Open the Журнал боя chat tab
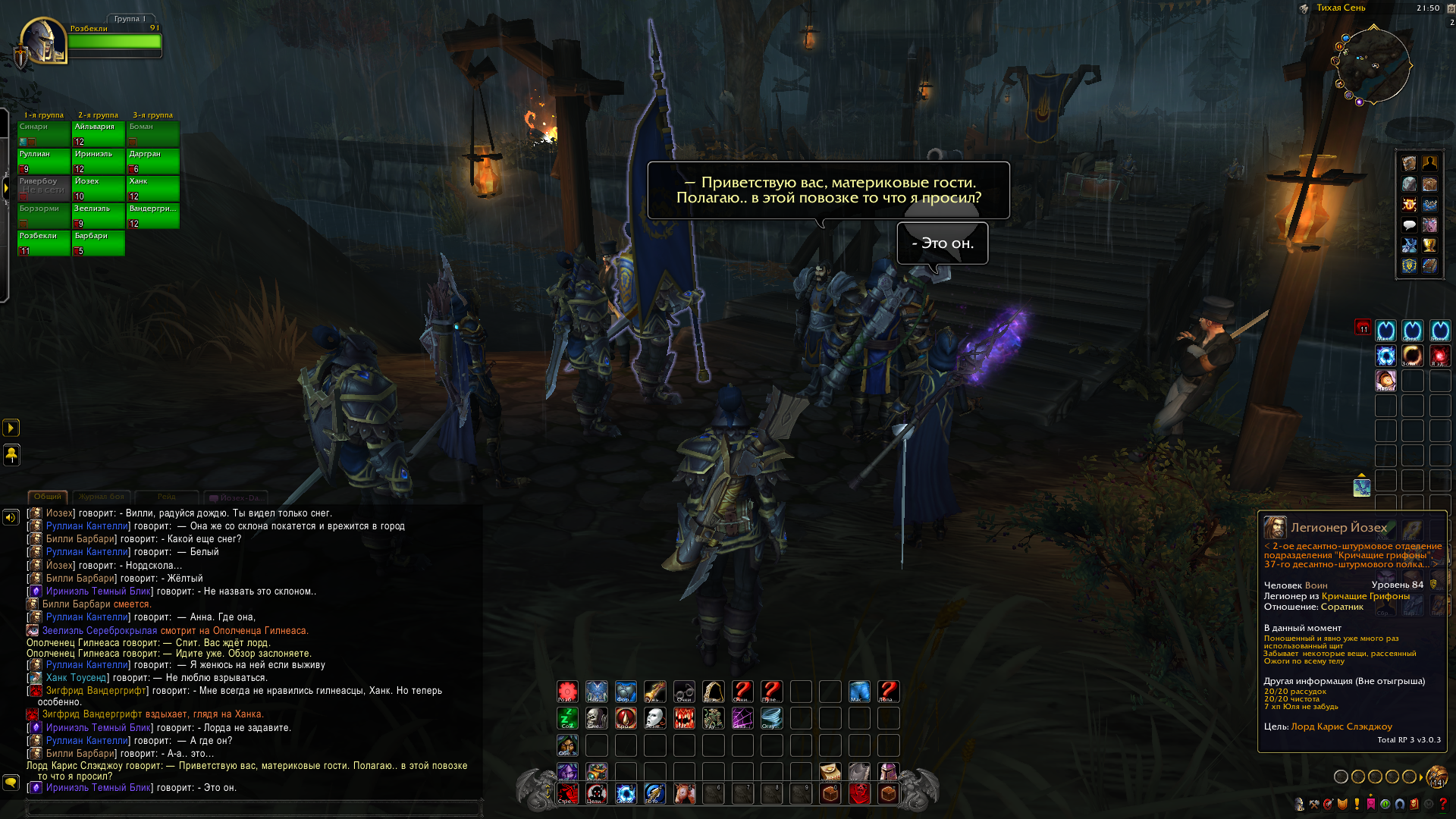 102,497
